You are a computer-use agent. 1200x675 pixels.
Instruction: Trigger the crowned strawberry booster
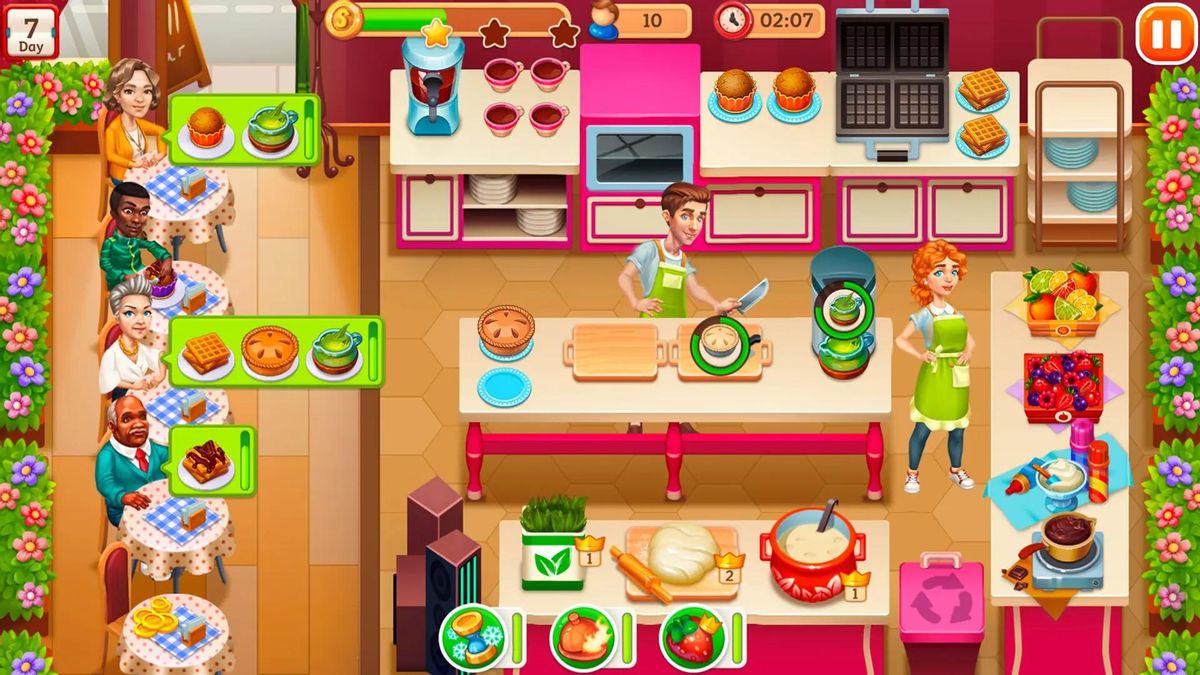pos(693,638)
